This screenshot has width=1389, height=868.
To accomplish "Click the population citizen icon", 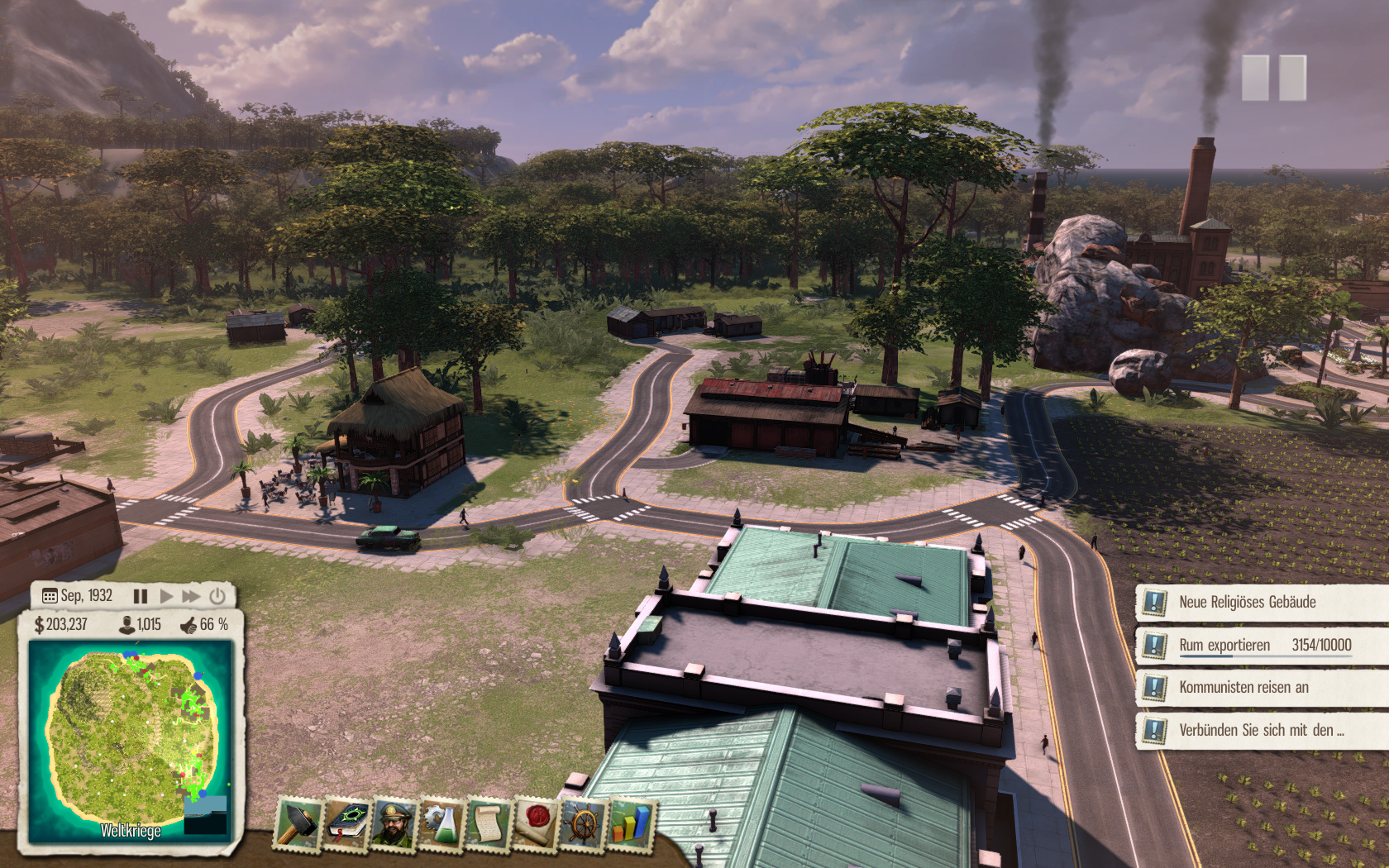I will tap(126, 625).
